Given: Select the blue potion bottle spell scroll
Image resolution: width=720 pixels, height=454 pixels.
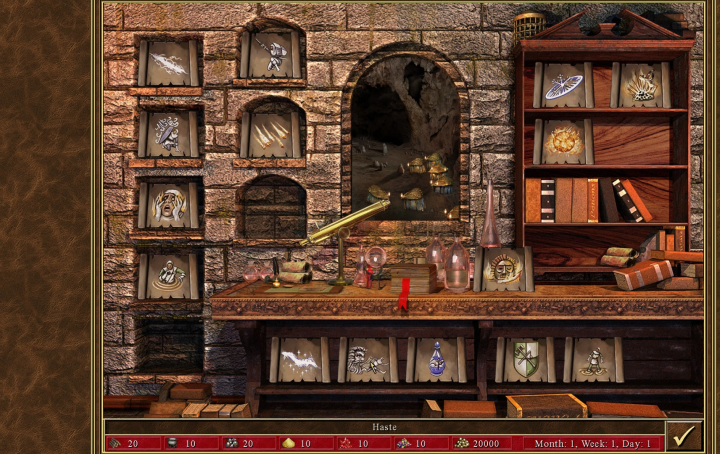Looking at the screenshot, I should point(436,360).
